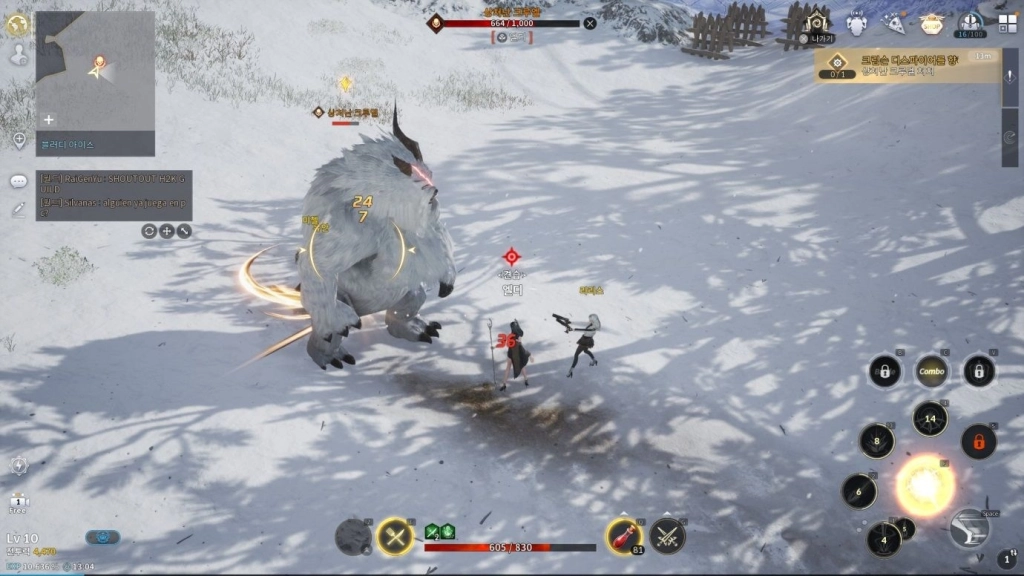1024x576 pixels.
Task: Use the glowing yellow main attack button
Action: pos(924,487)
